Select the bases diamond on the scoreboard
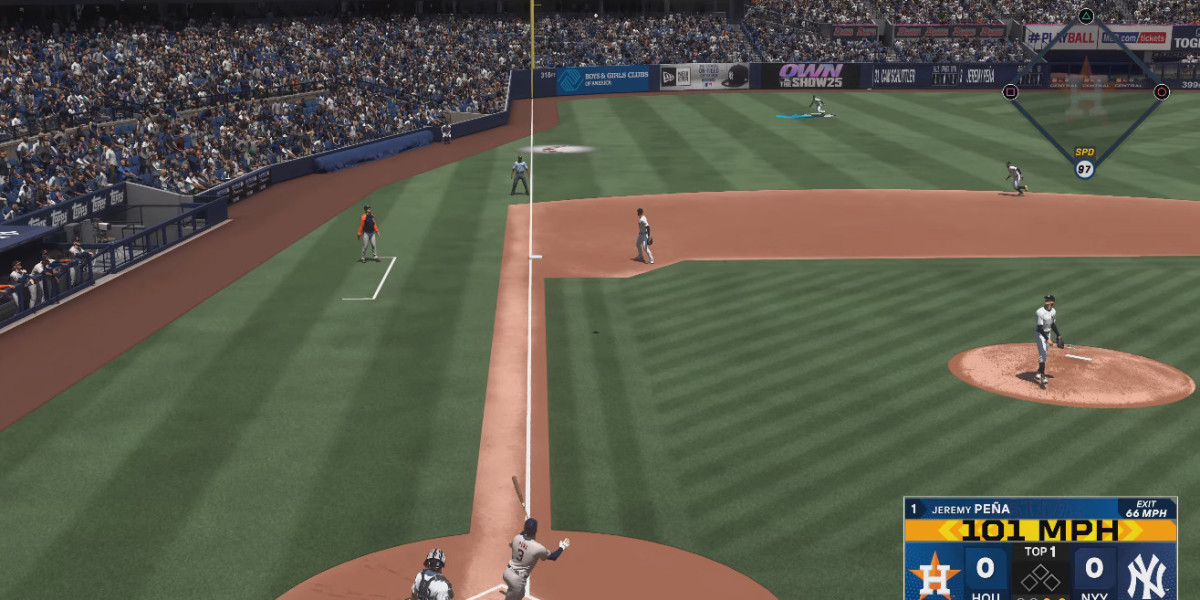Image resolution: width=1200 pixels, height=600 pixels. click(x=1040, y=576)
